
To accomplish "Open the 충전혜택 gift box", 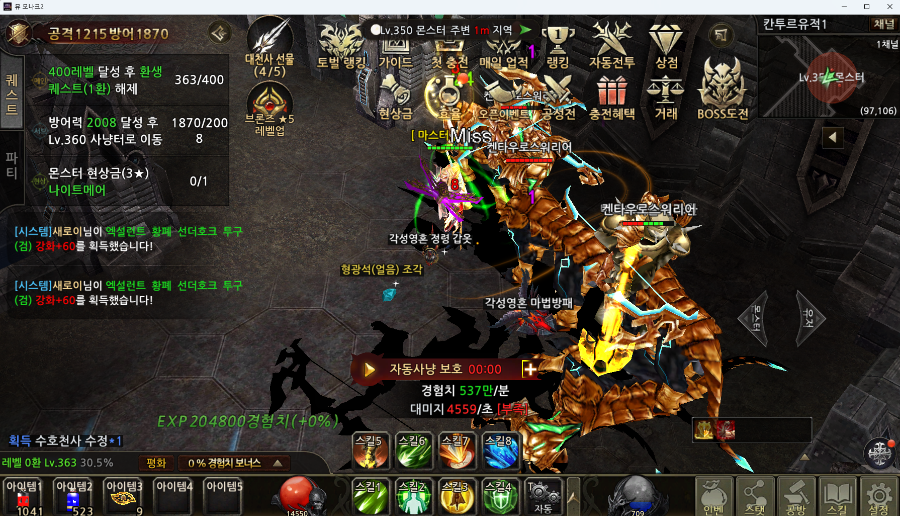I will (611, 98).
